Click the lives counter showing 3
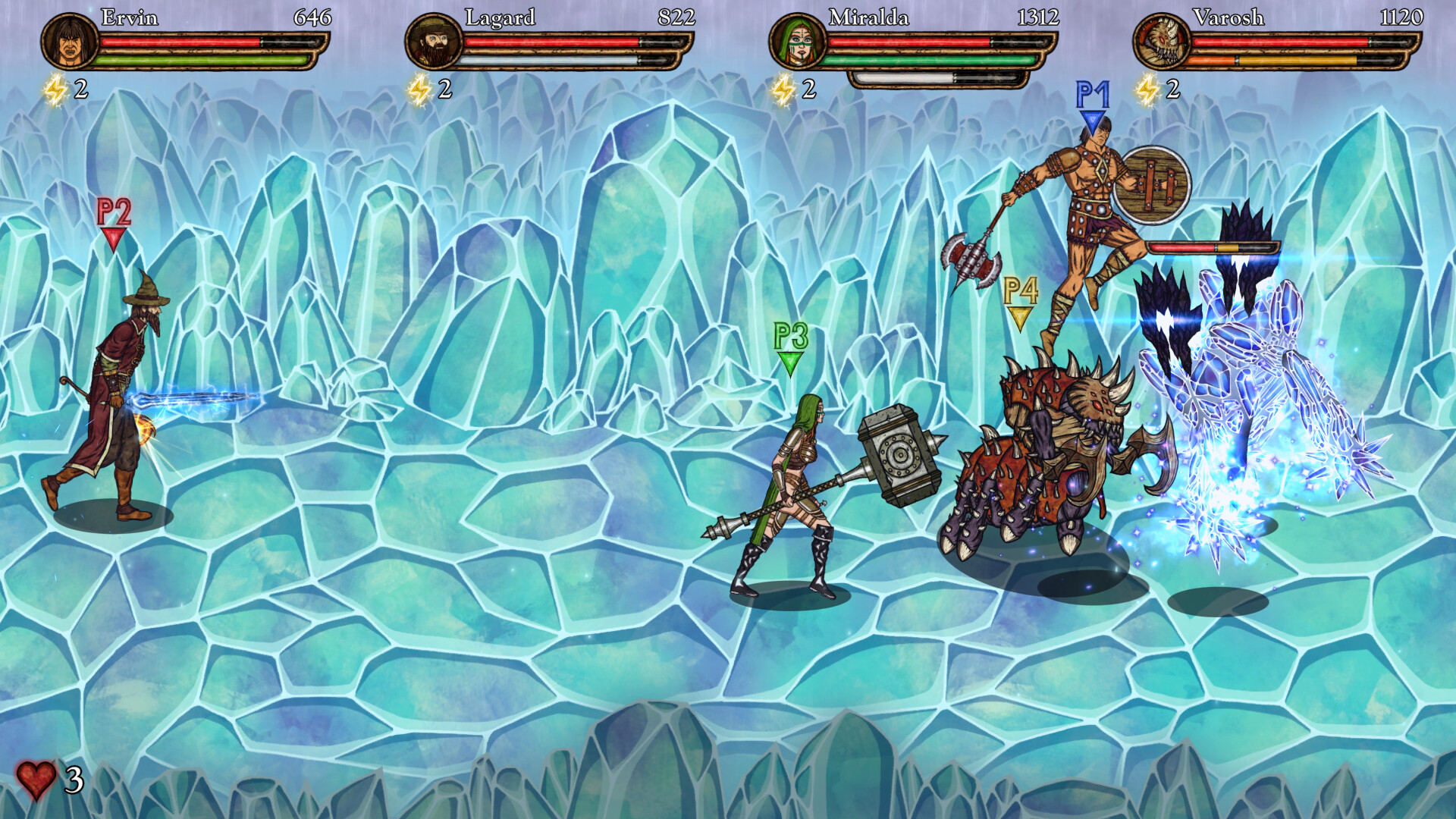 (72, 779)
